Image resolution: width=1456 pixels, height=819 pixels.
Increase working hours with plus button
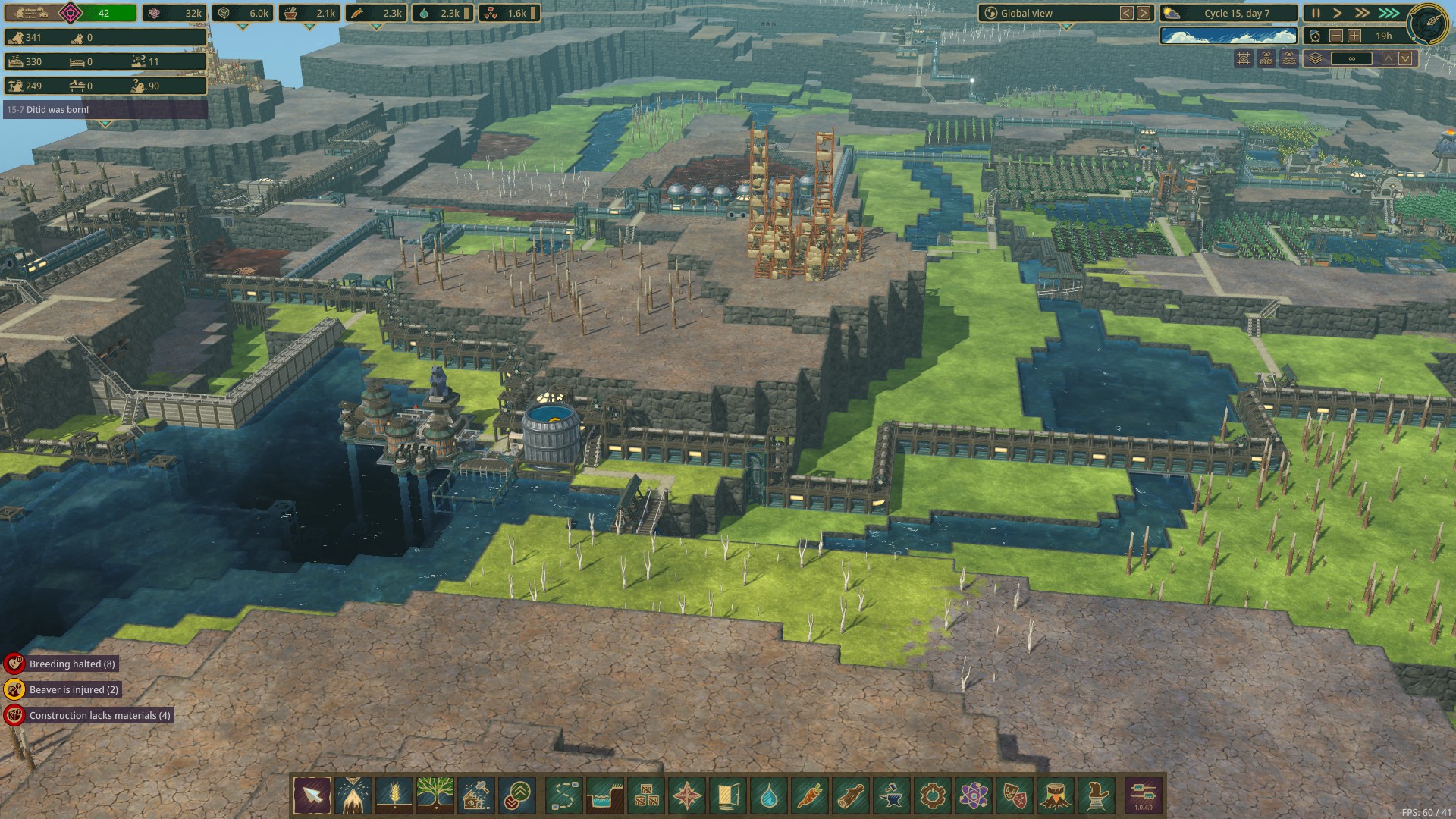click(x=1354, y=36)
